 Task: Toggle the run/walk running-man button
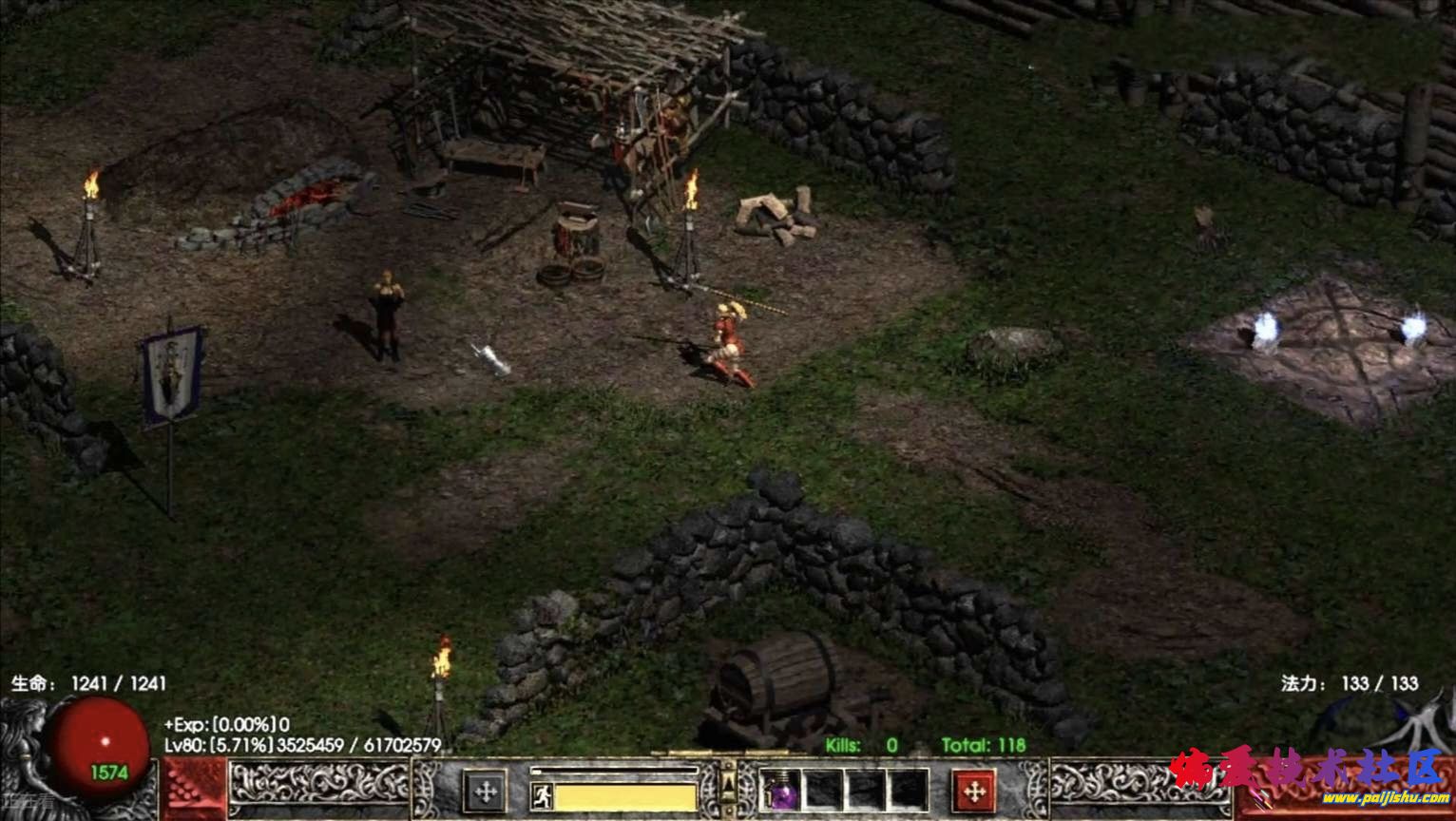pyautogui.click(x=542, y=794)
